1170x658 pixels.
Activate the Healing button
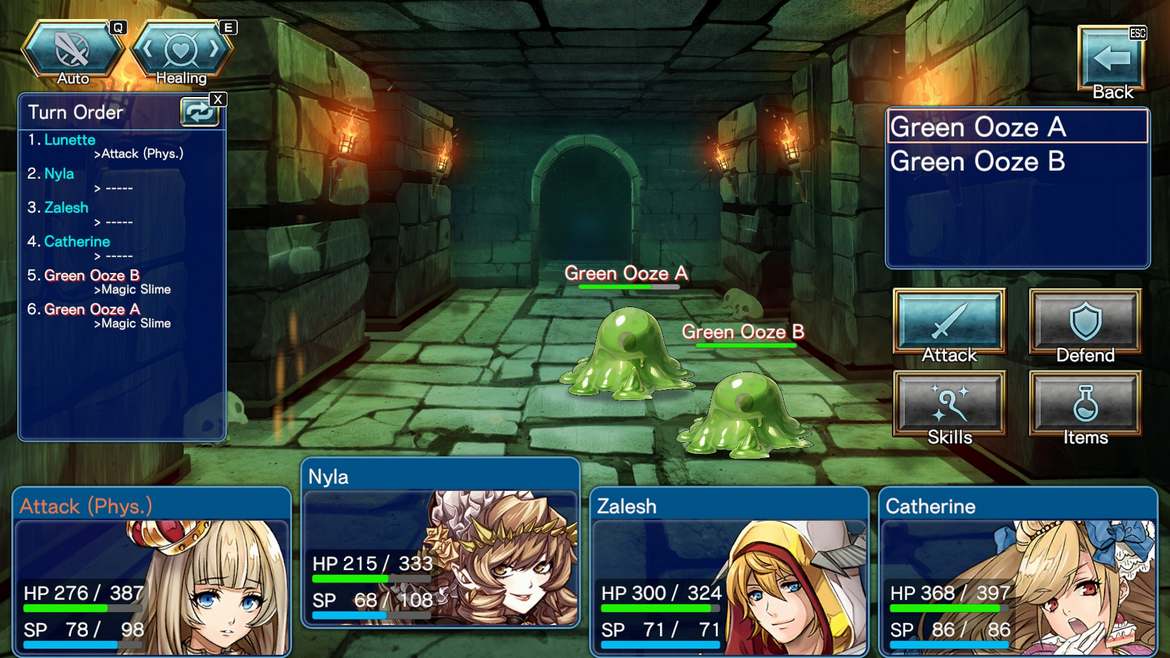click(182, 52)
